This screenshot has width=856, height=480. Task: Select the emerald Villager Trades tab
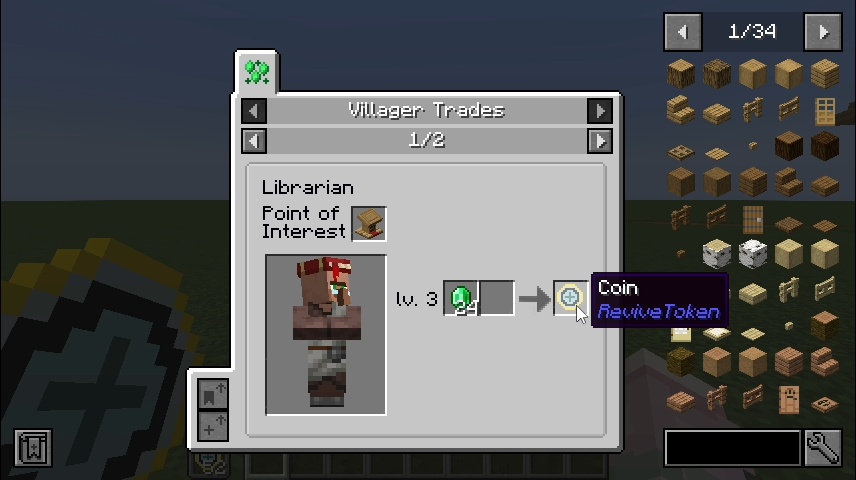tap(257, 72)
